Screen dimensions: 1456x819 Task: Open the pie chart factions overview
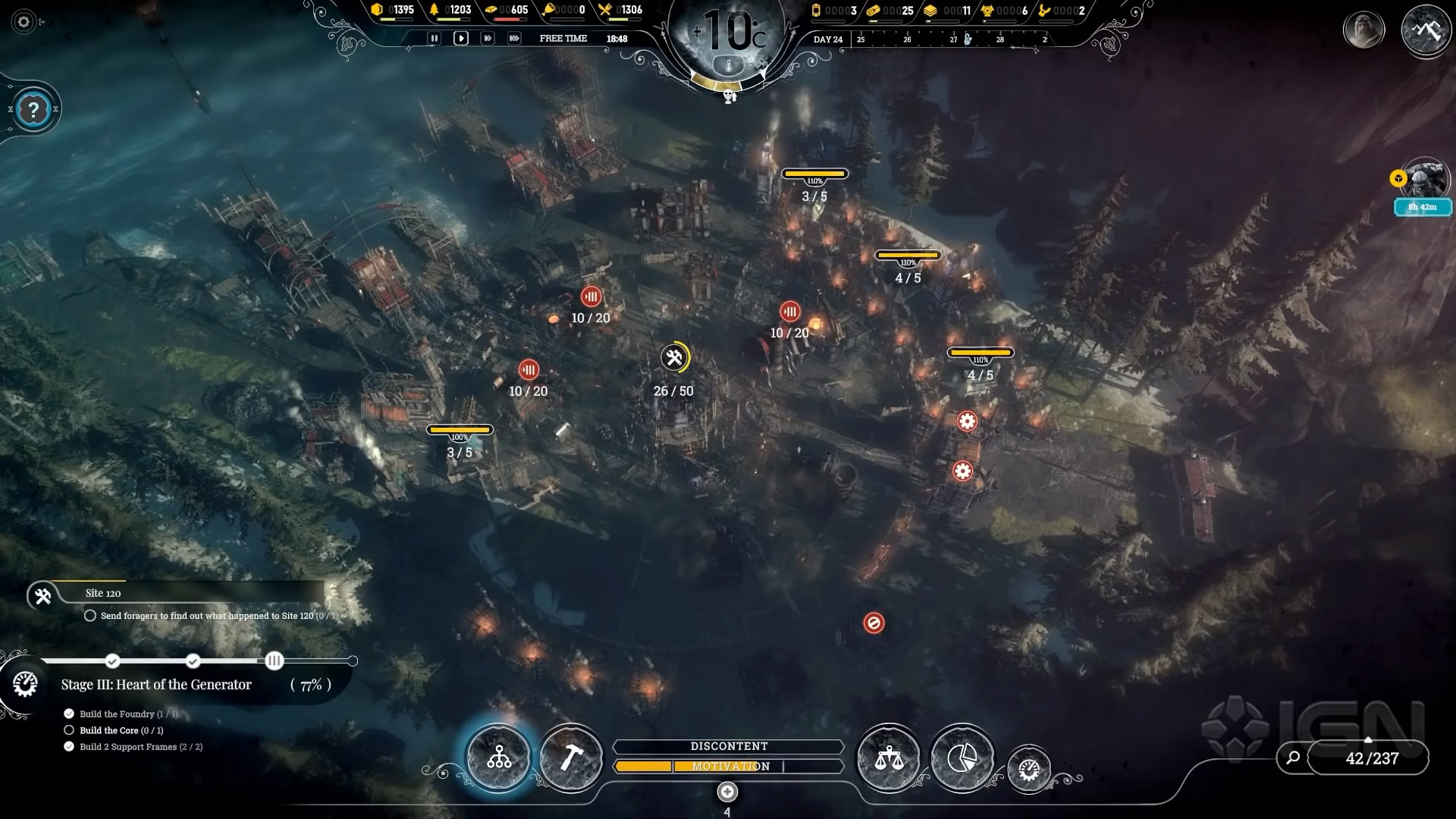pos(962,757)
